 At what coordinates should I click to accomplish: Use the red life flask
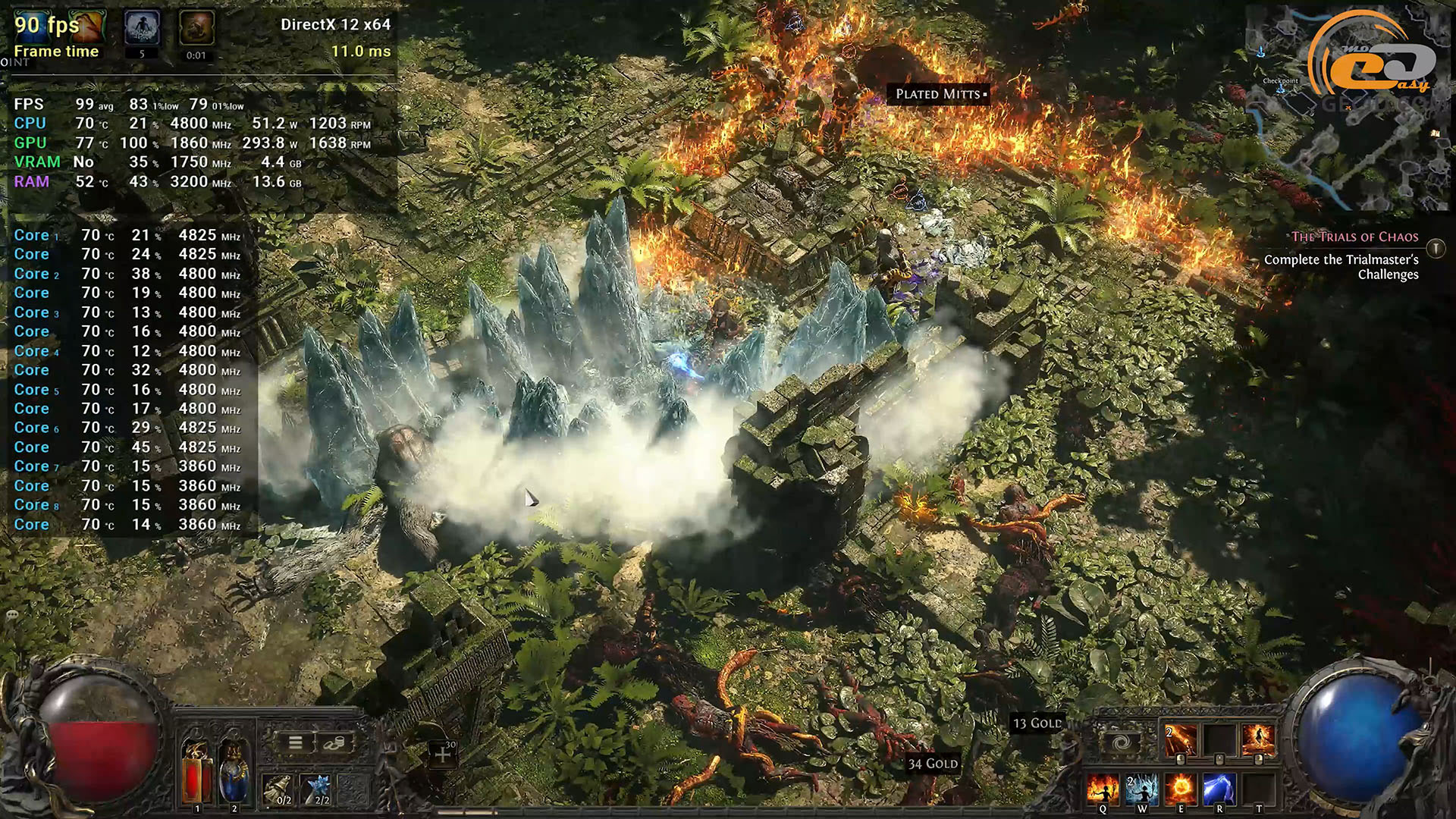(197, 772)
